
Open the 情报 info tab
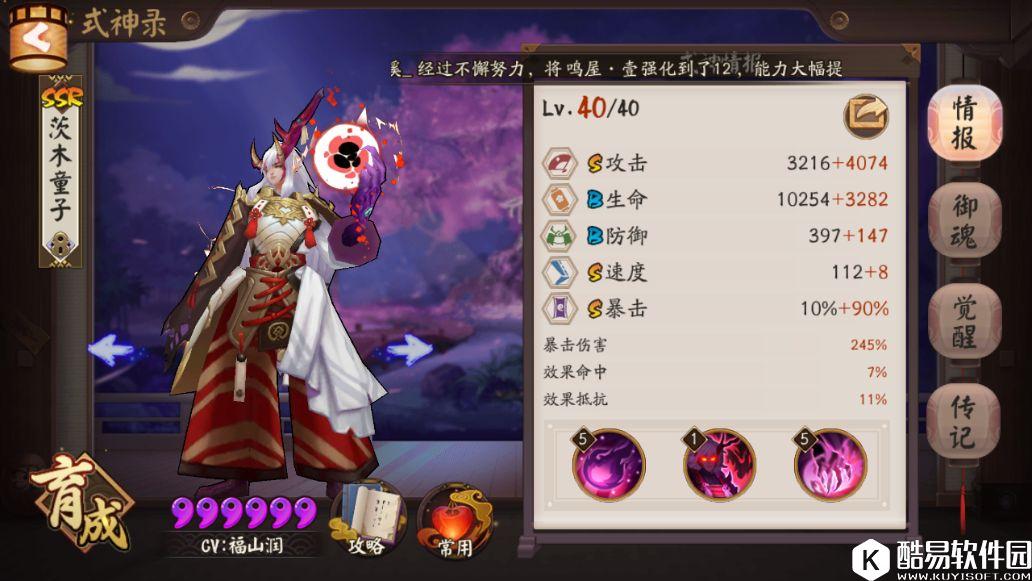pos(964,123)
